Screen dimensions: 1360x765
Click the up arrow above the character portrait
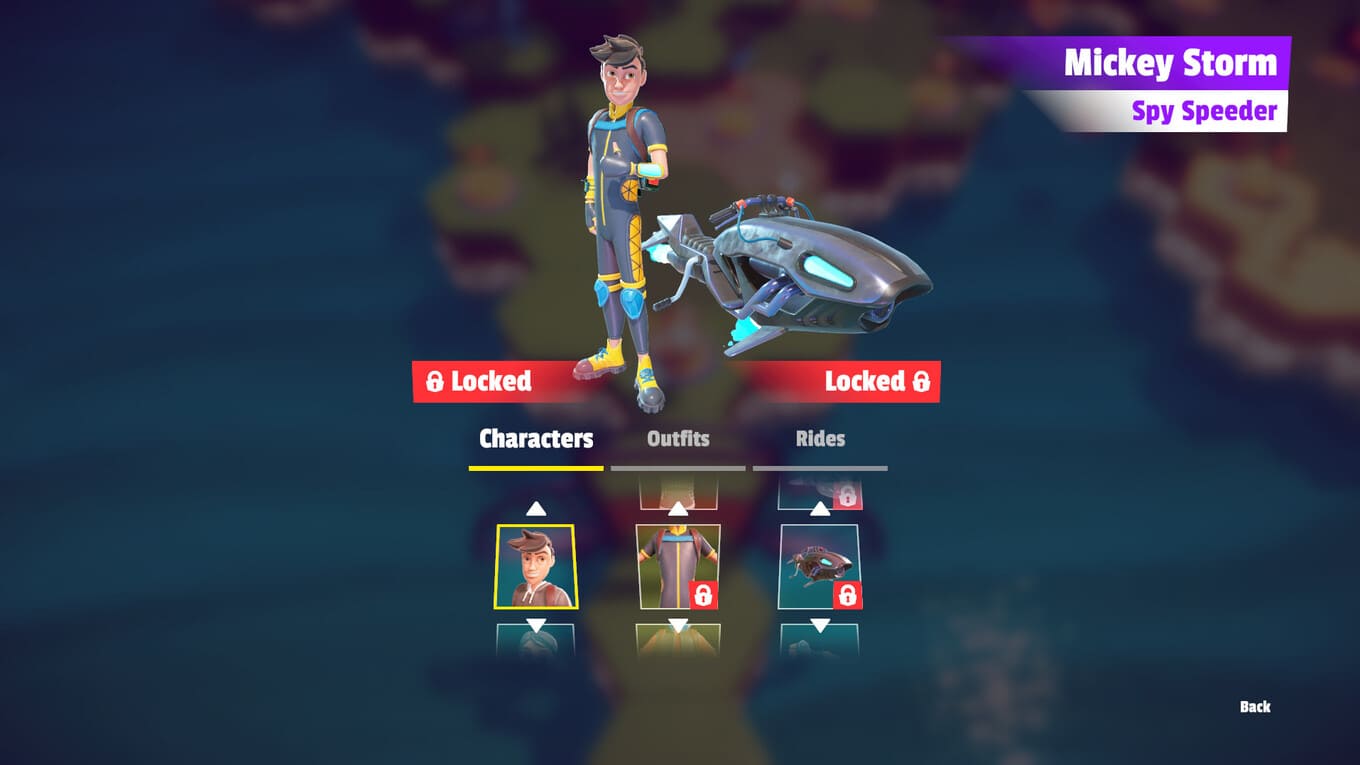(536, 508)
